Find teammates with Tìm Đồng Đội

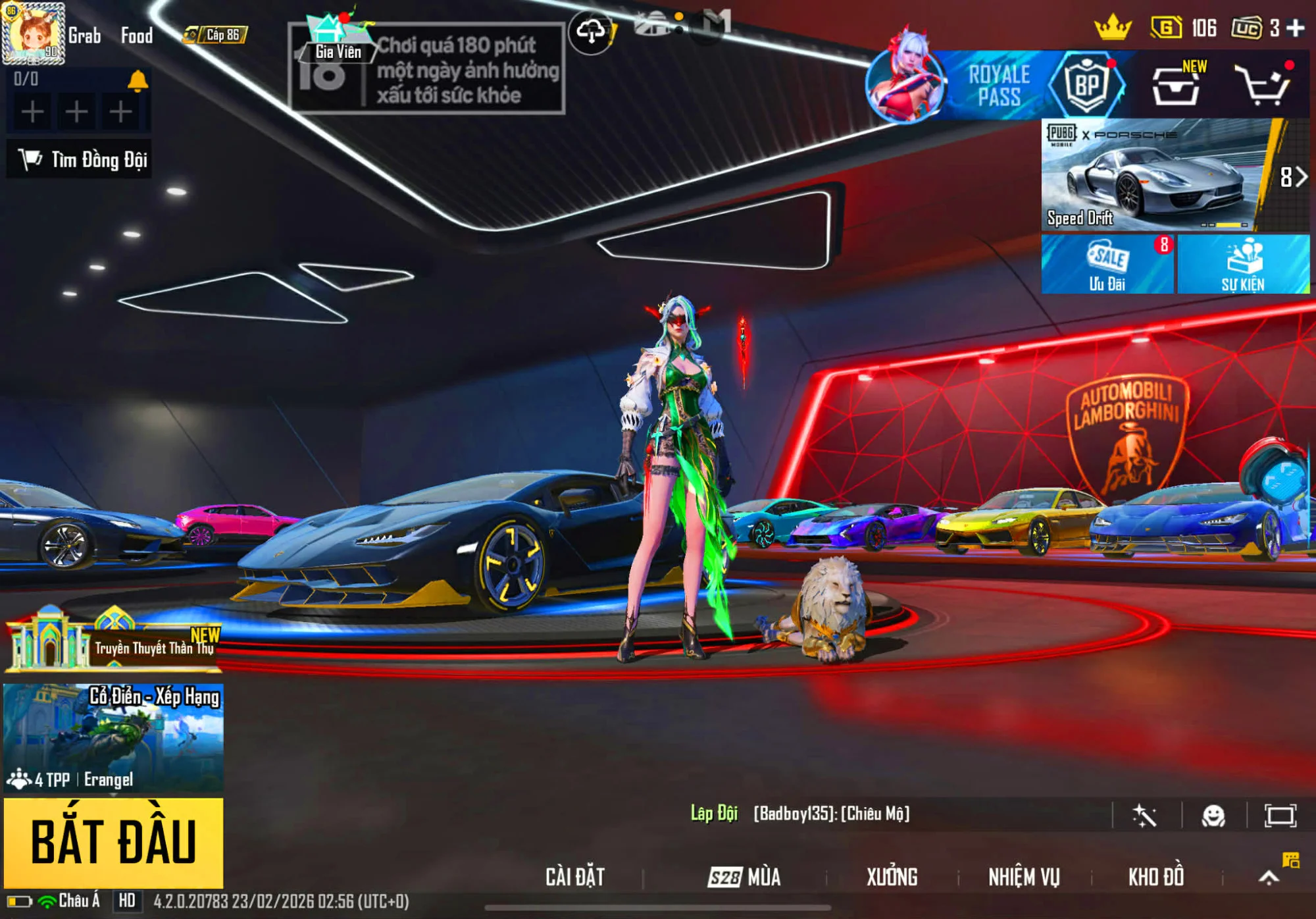point(79,159)
